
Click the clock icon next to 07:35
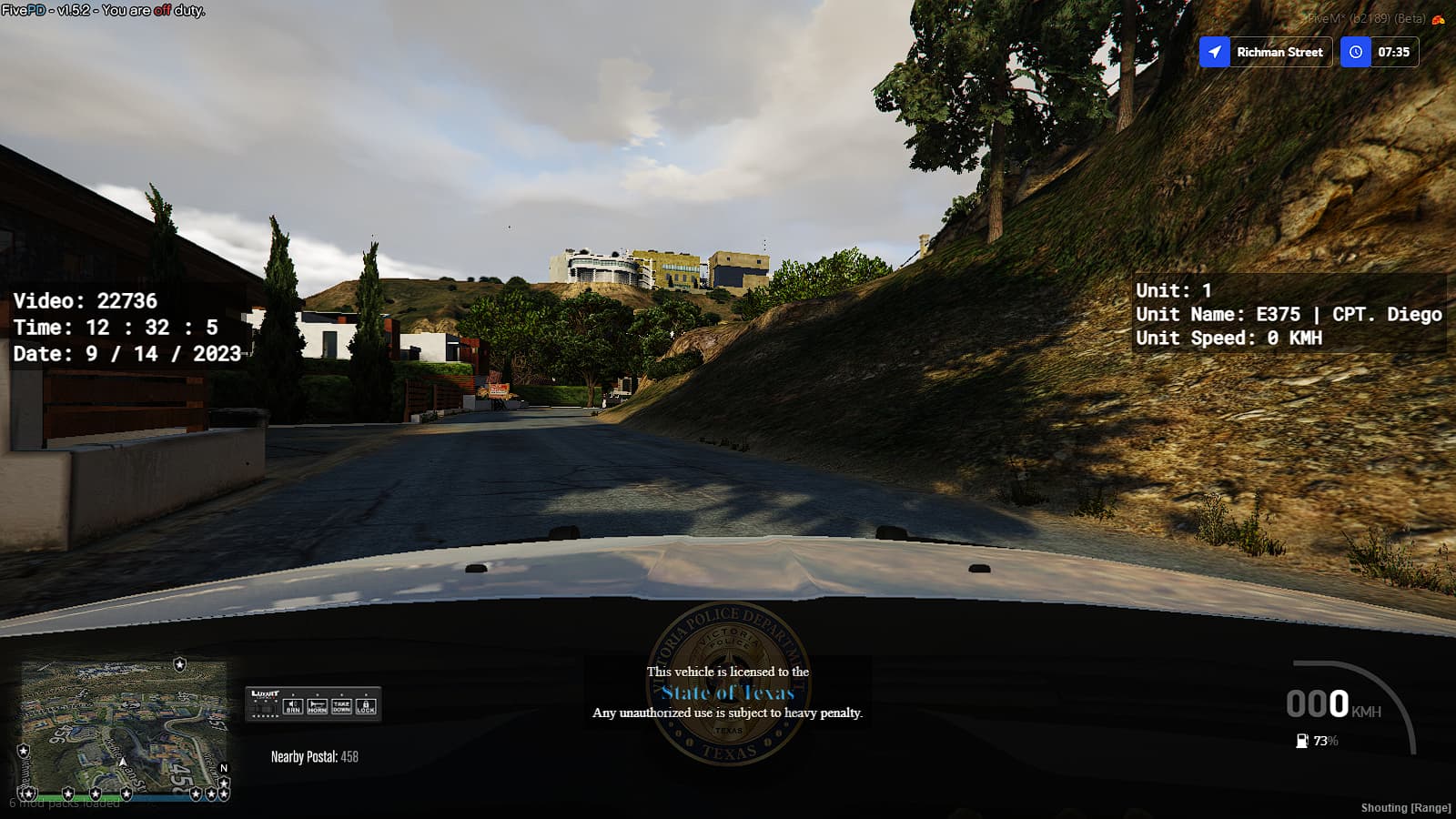coord(1355,52)
